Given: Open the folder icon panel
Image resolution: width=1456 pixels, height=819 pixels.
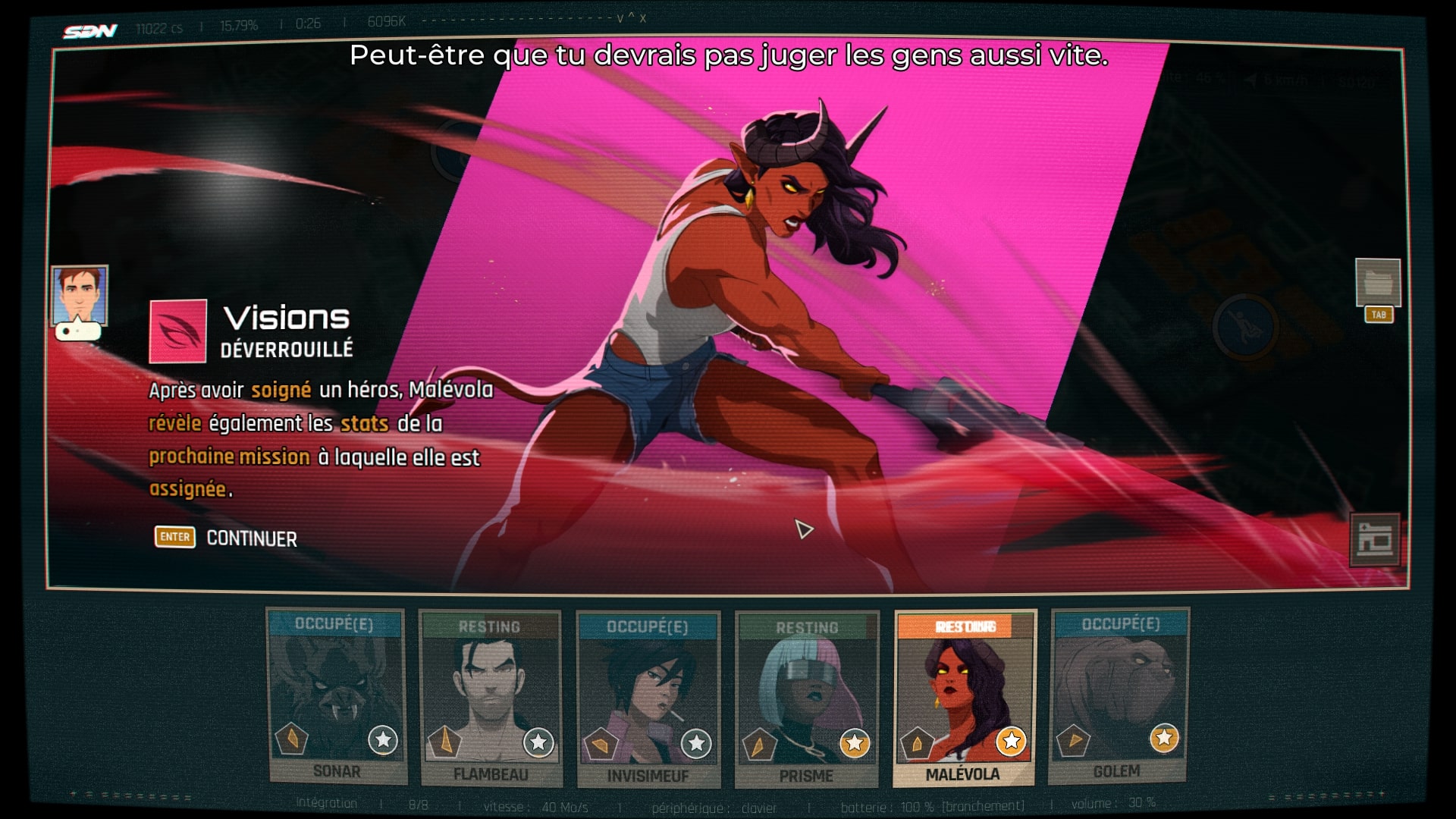Looking at the screenshot, I should [x=1378, y=283].
